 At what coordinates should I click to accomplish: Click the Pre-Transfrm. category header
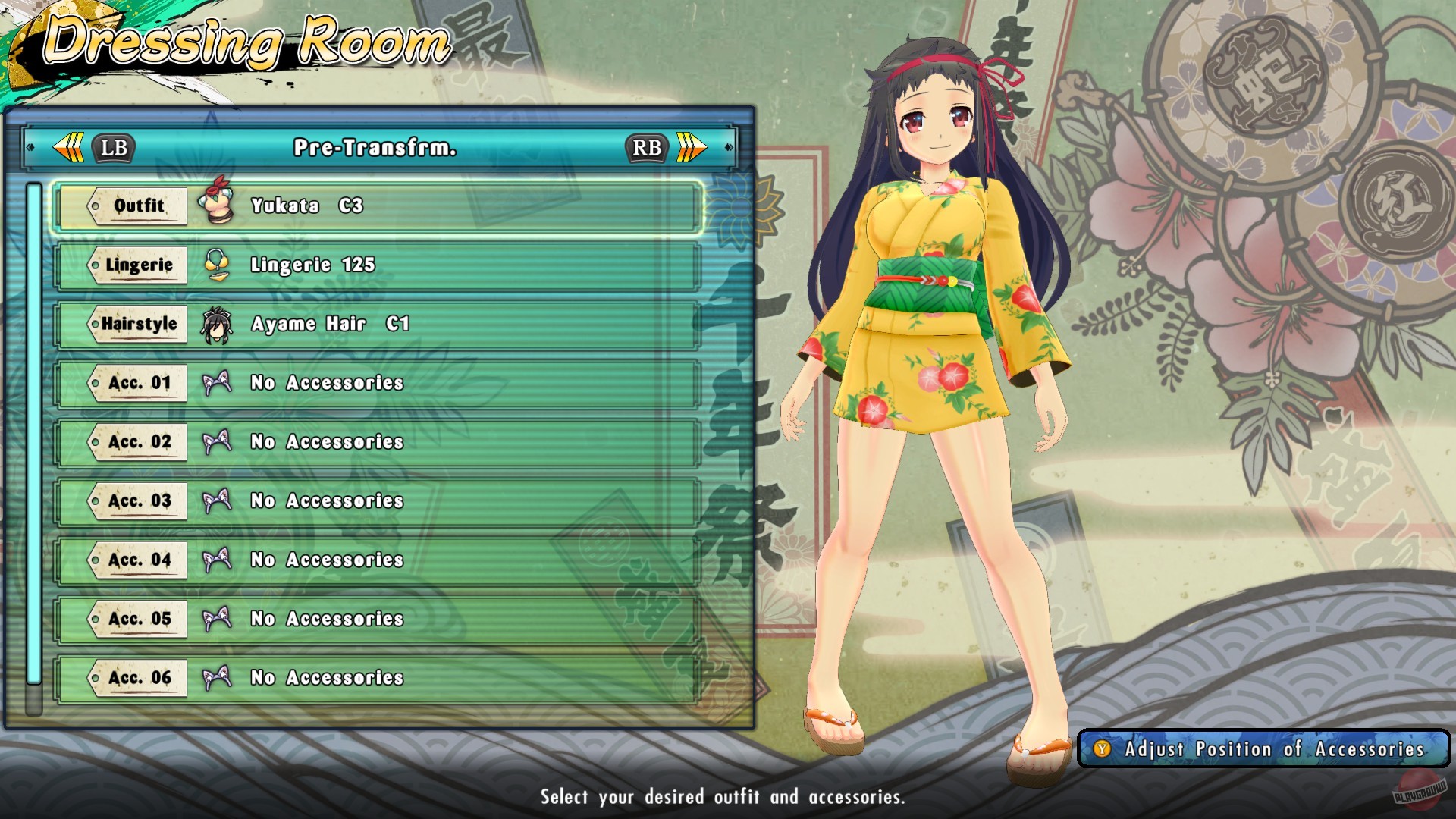(x=377, y=148)
